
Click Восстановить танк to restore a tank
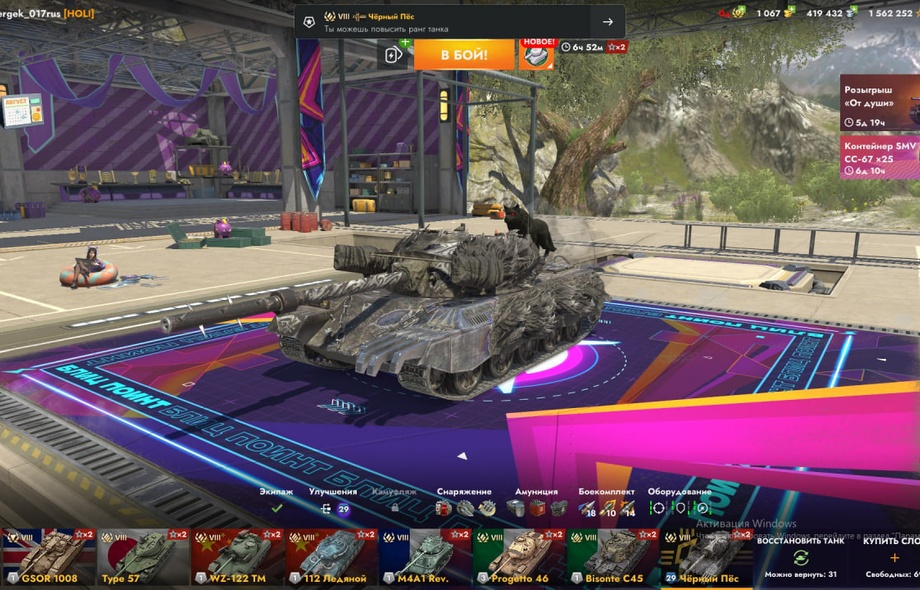click(x=800, y=558)
